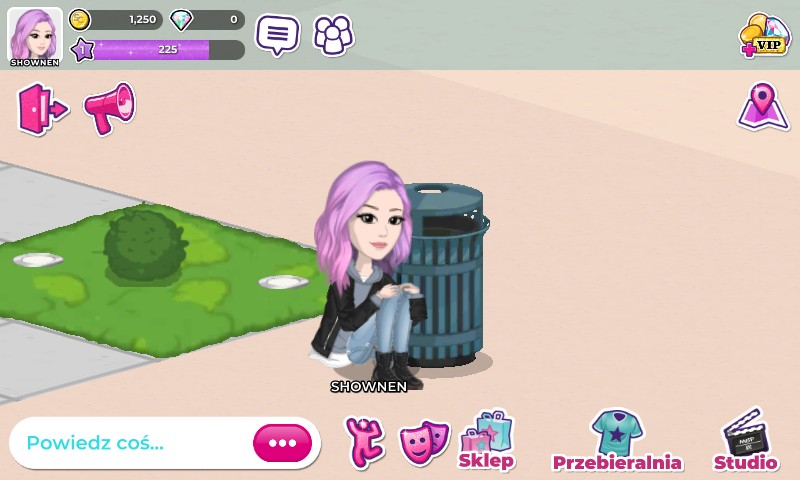Screen dimensions: 800x480
Task: Click the diamond currency counter
Action: pyautogui.click(x=208, y=19)
